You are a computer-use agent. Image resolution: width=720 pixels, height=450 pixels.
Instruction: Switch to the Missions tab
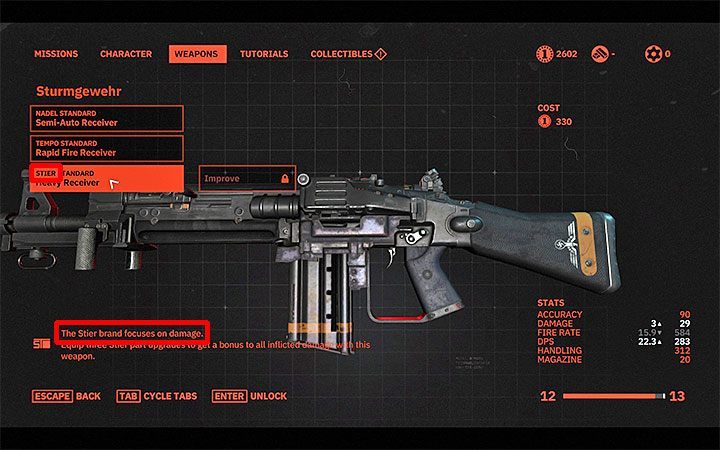[x=56, y=54]
